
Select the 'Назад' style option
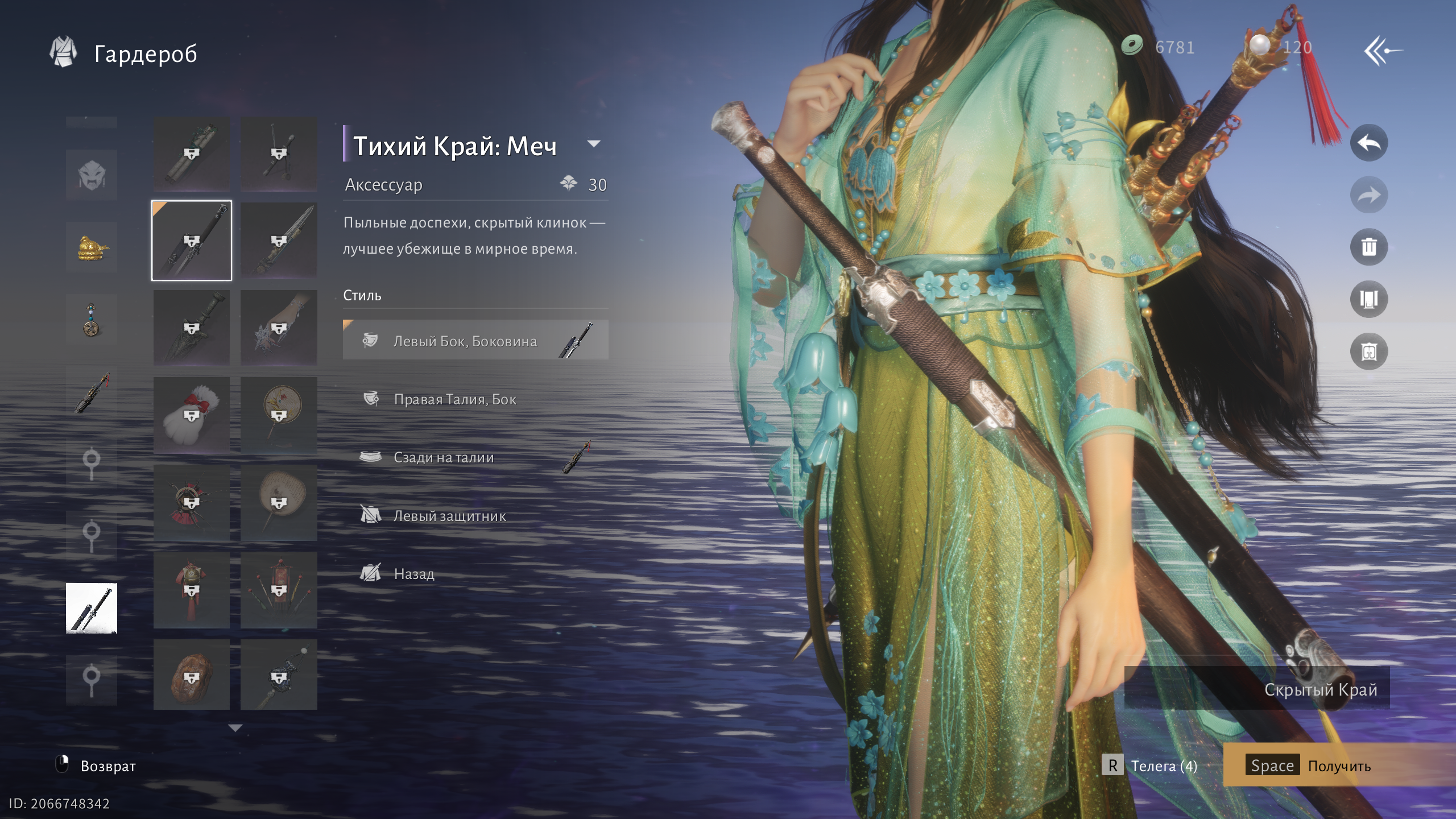pos(413,574)
